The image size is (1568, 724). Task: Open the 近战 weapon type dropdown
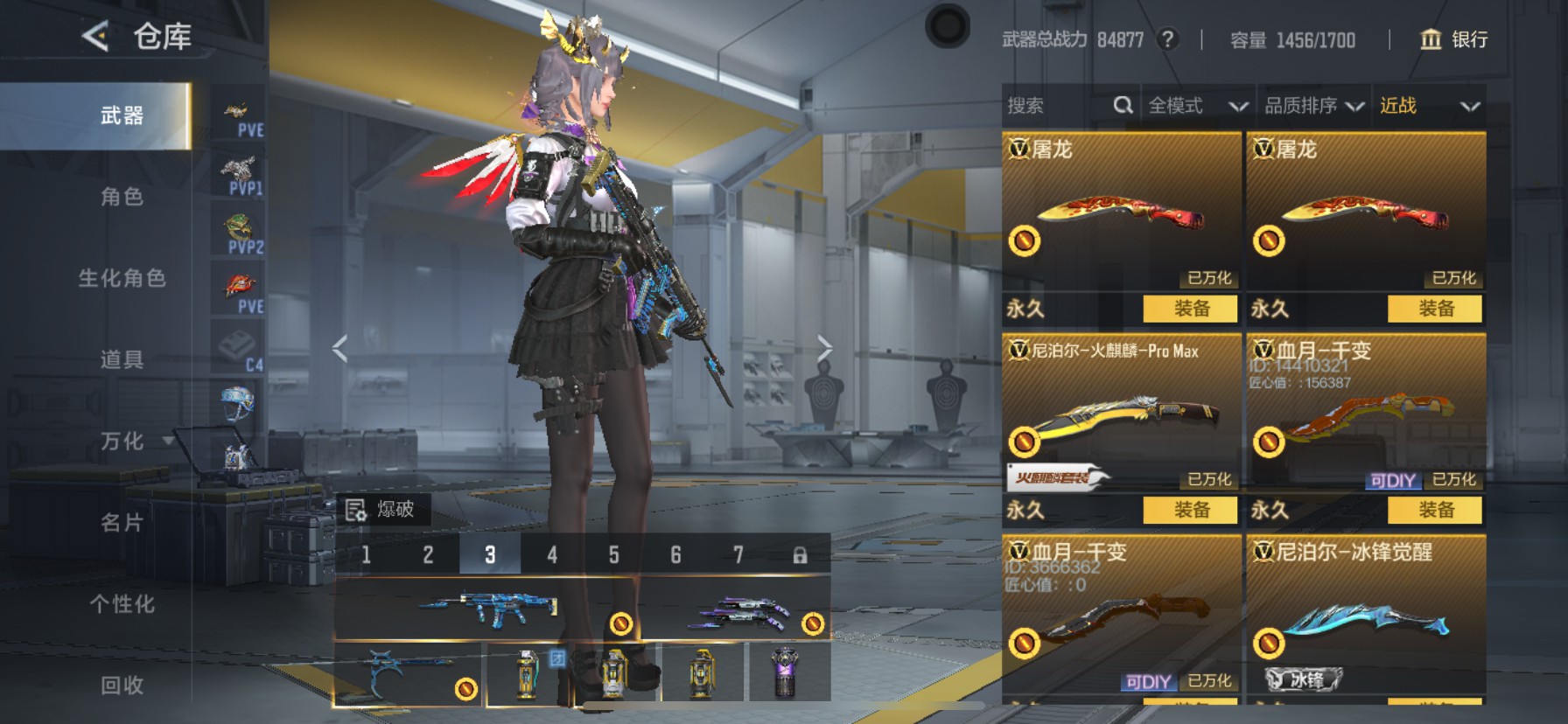pos(1429,106)
